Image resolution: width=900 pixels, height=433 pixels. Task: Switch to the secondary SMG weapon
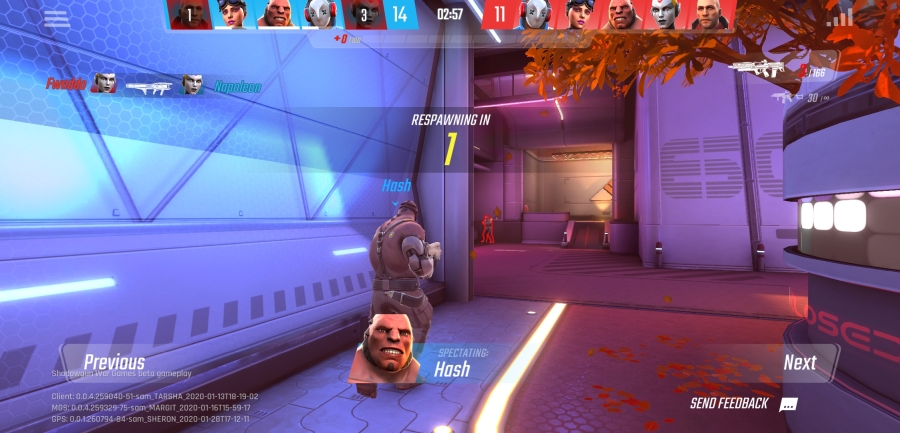pos(782,97)
